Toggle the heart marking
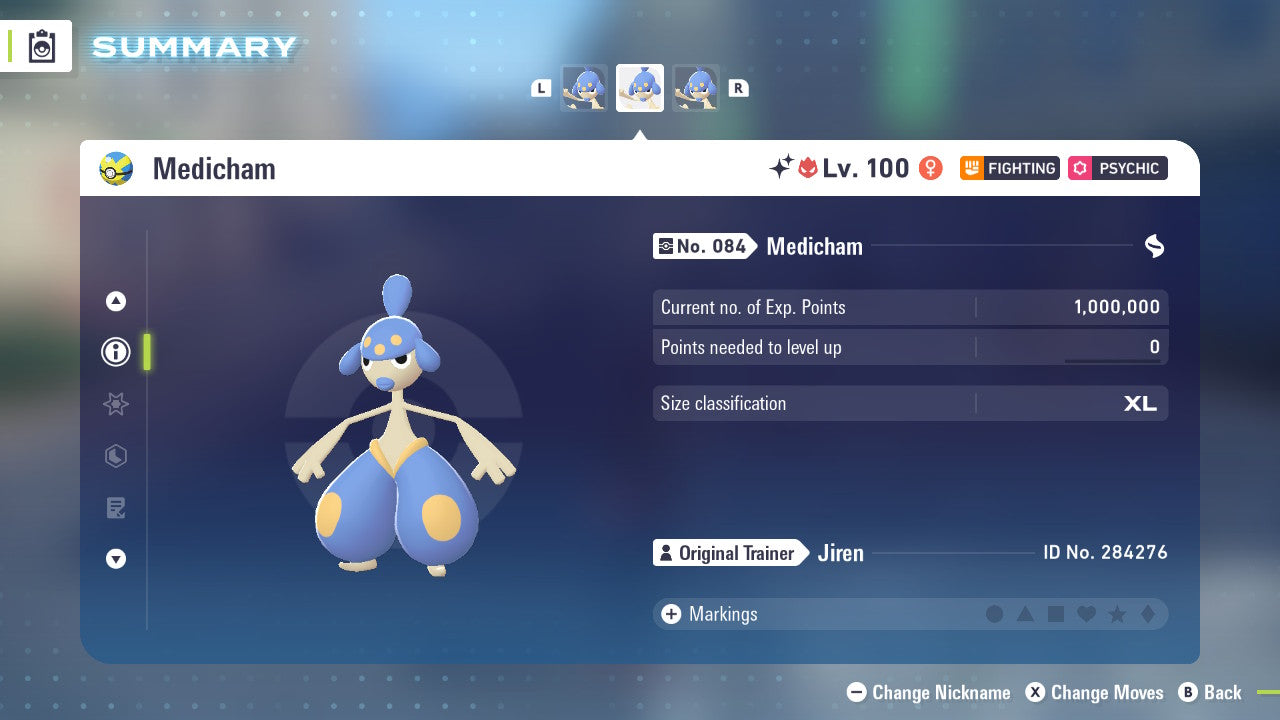1280x720 pixels. [1086, 614]
